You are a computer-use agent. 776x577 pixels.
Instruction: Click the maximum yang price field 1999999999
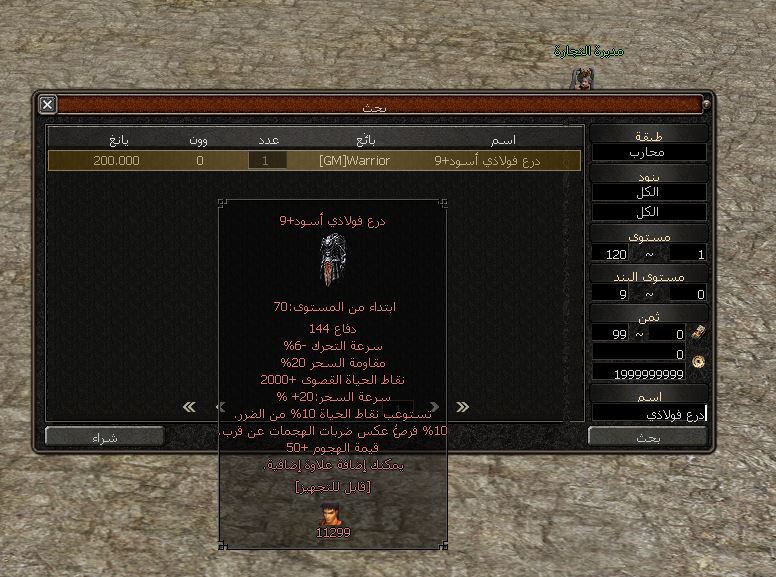[649, 373]
